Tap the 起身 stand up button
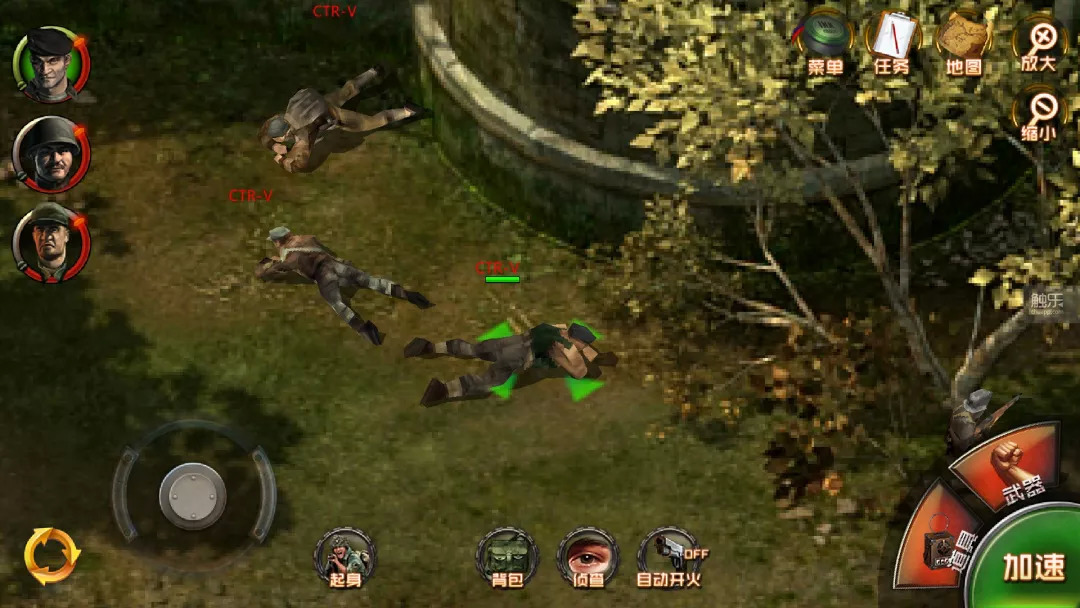 (345, 558)
